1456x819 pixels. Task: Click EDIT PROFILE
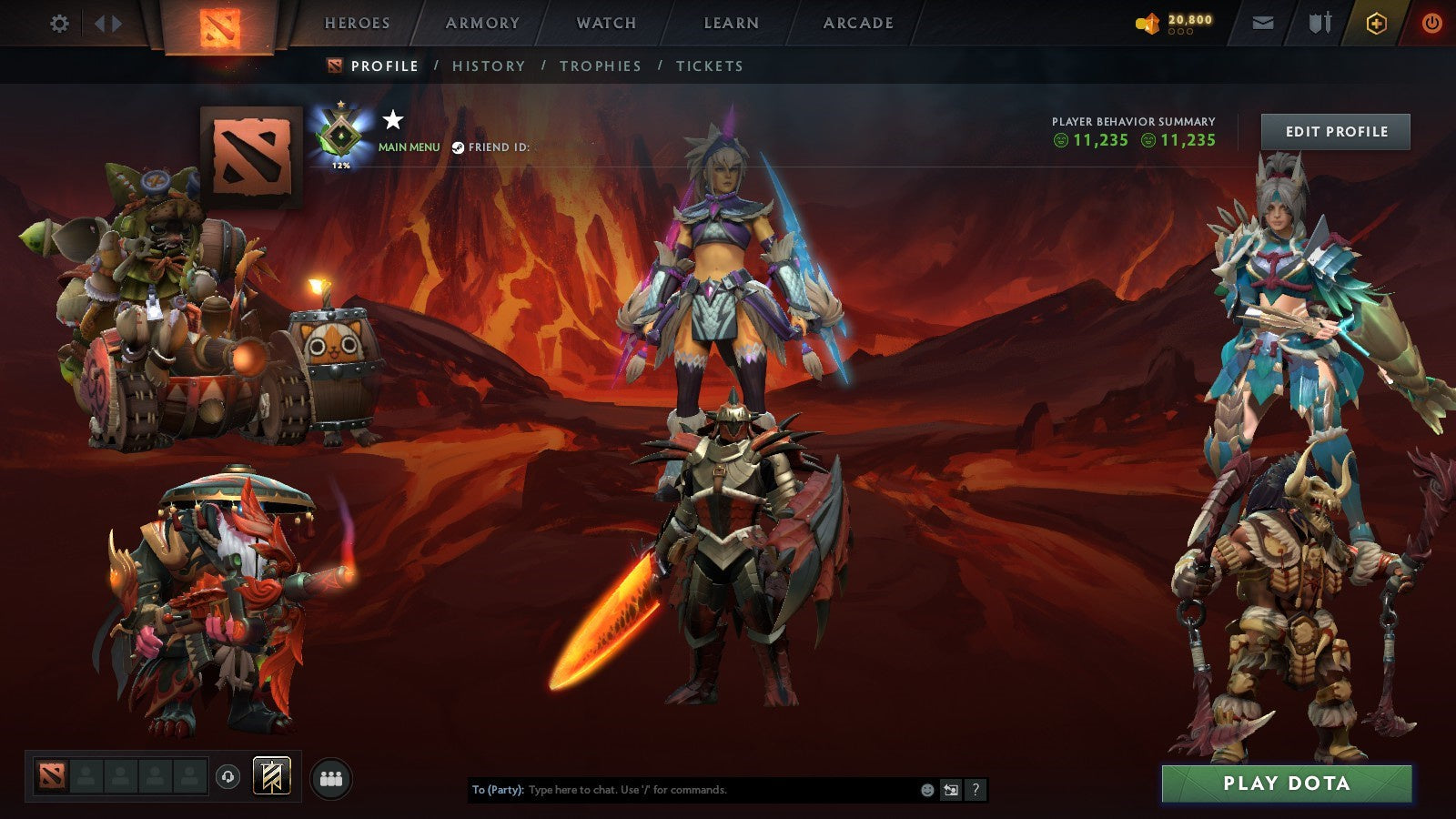click(x=1336, y=131)
